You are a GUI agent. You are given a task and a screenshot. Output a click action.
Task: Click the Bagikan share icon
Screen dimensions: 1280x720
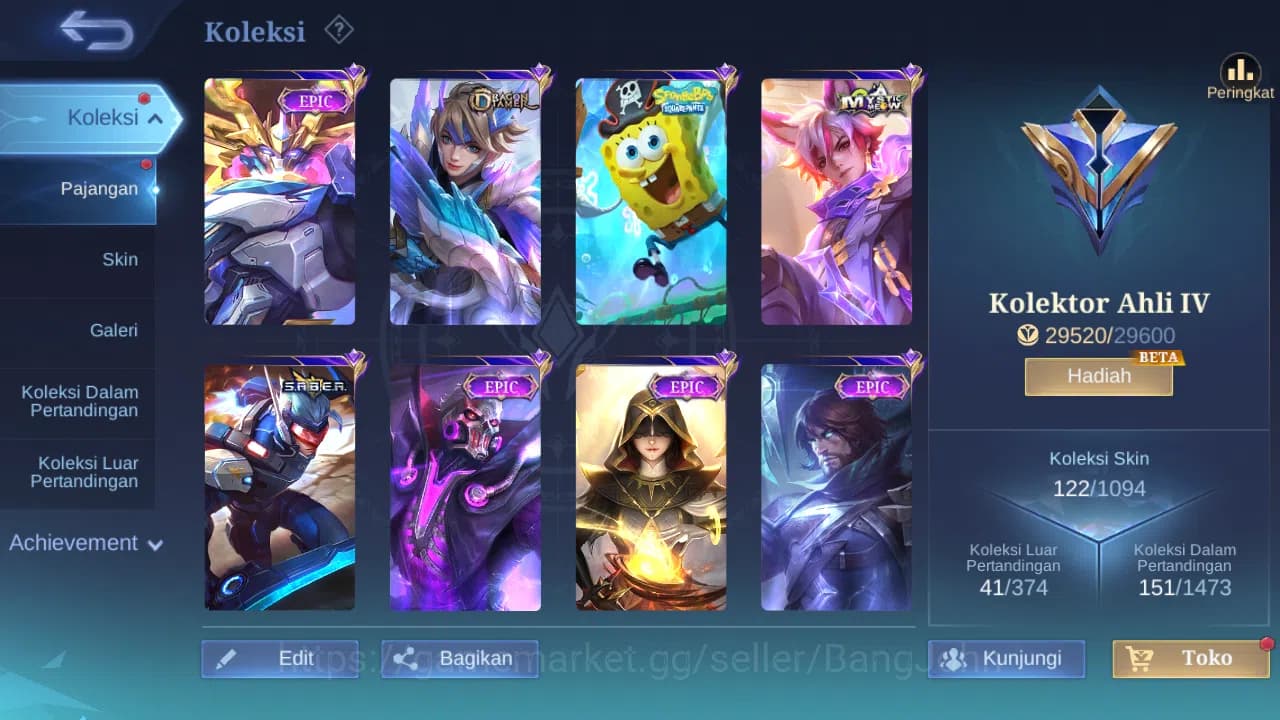tap(404, 658)
